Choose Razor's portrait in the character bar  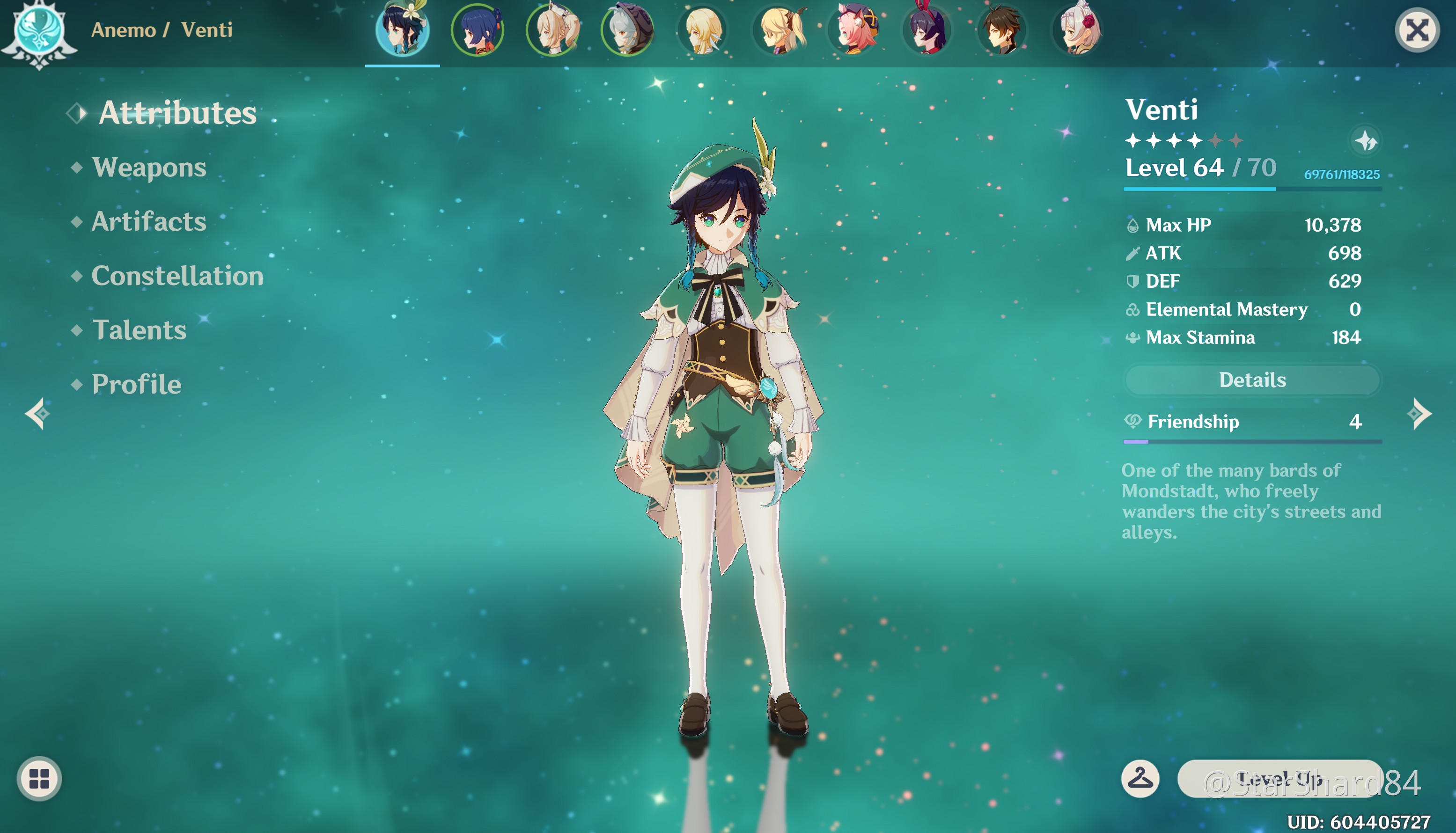pos(627,30)
